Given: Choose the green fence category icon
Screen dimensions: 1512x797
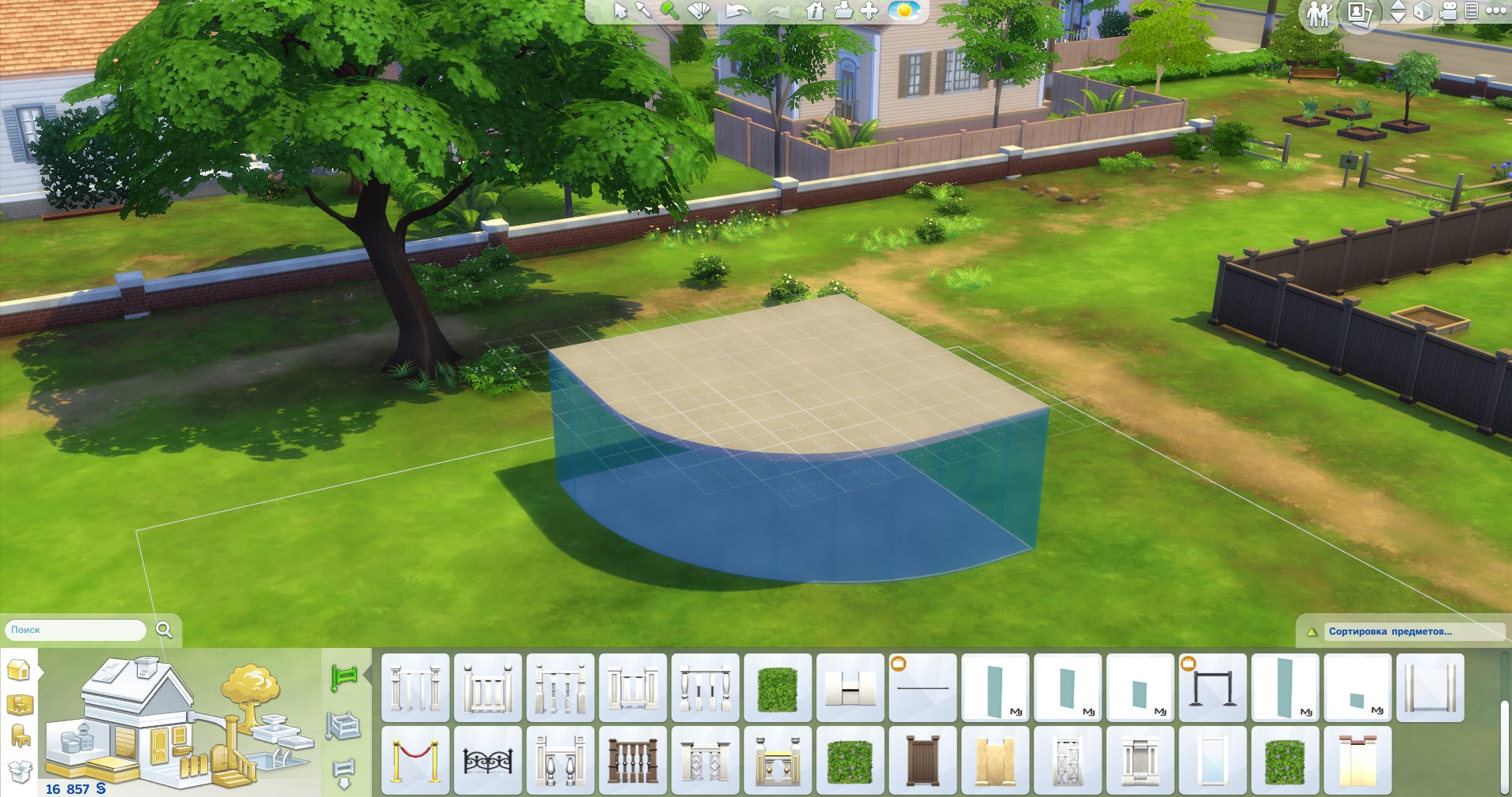Looking at the screenshot, I should click(x=344, y=676).
